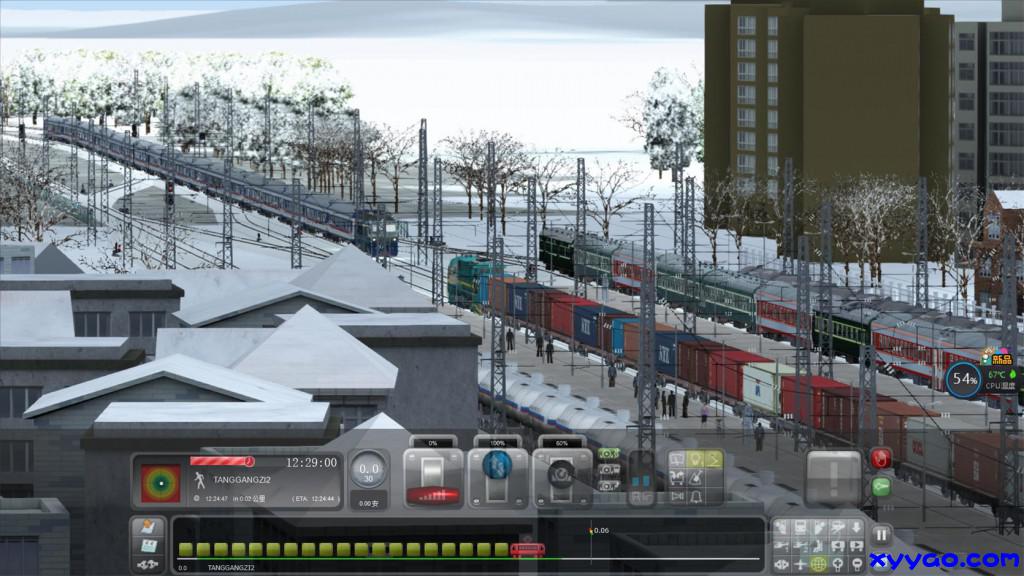The image size is (1024, 576).
Task: Click the throttle lever showing 0%
Action: coord(433,478)
